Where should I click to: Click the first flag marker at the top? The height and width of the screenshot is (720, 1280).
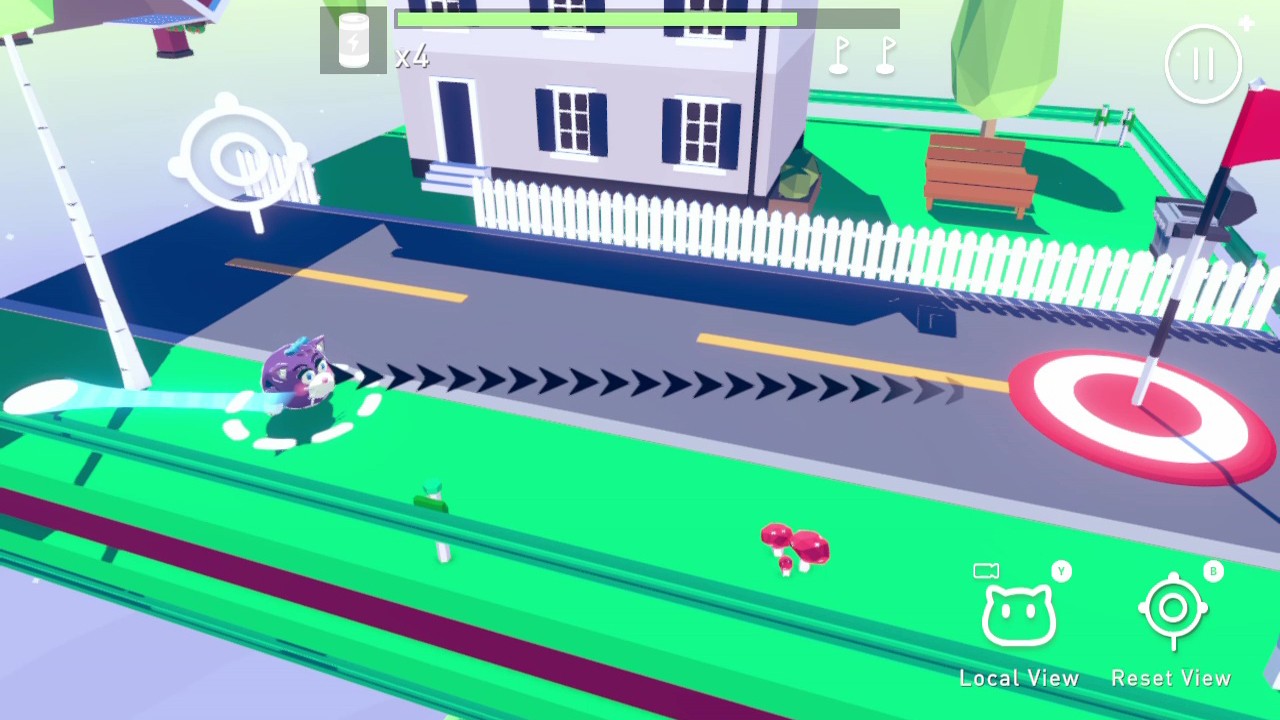[838, 55]
